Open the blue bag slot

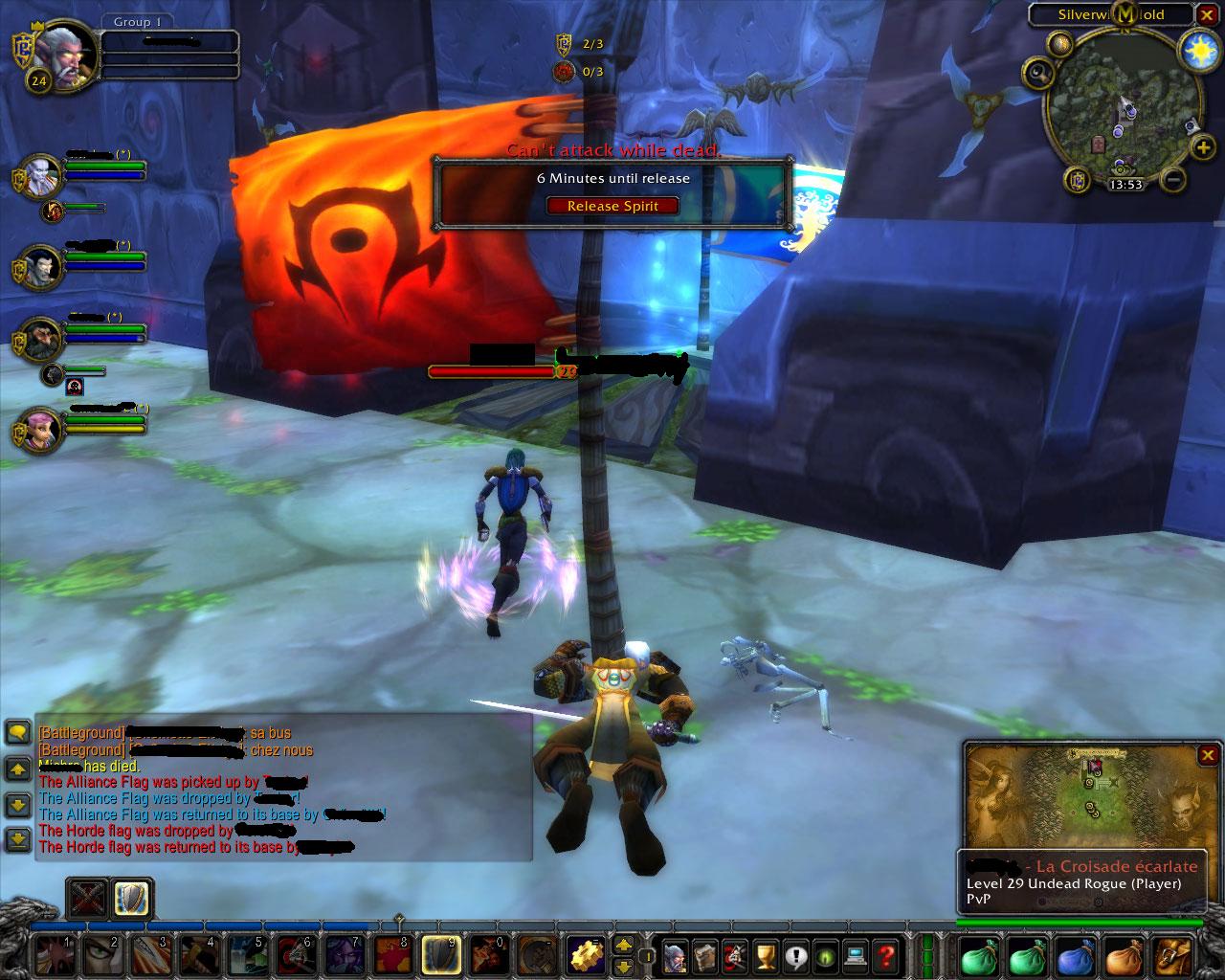tap(1074, 955)
